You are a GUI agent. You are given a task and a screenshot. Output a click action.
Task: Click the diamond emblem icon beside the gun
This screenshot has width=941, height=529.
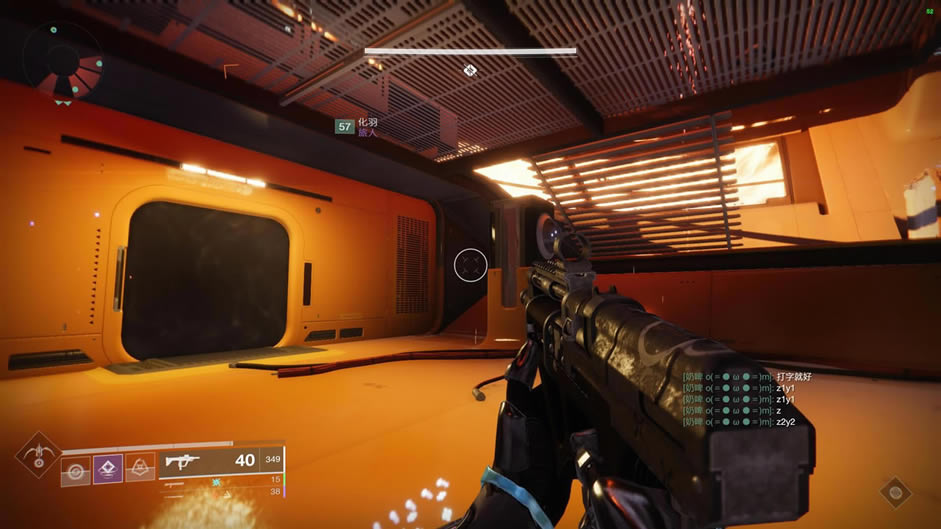[895, 491]
